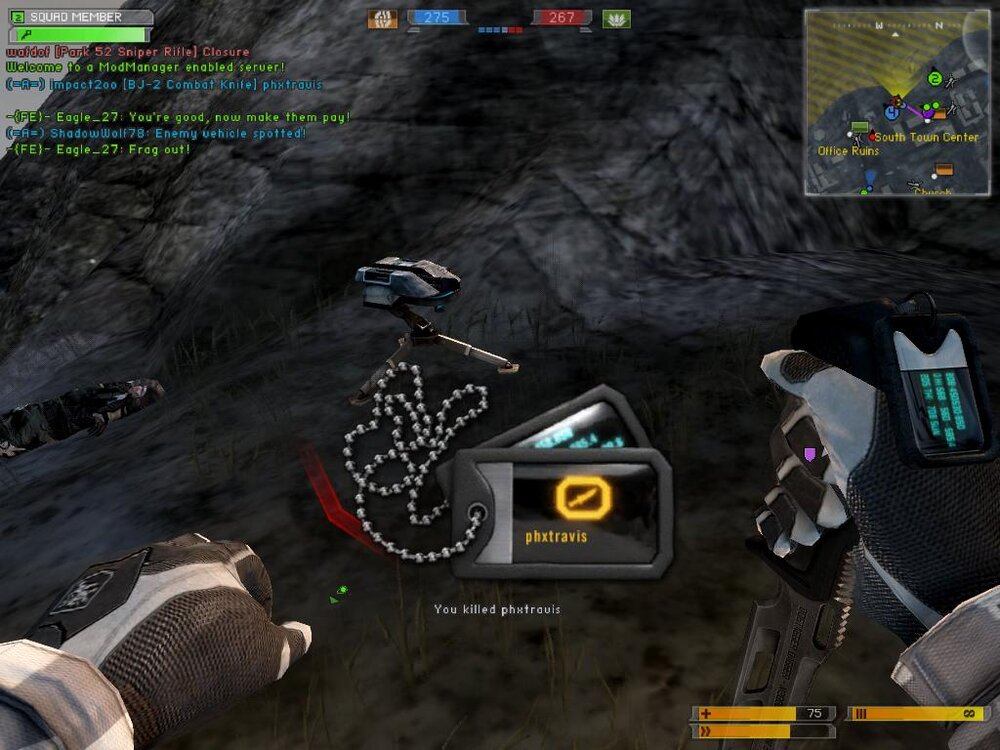Open the Squad Member panel
Viewport: 1000px width, 750px height.
[80, 17]
